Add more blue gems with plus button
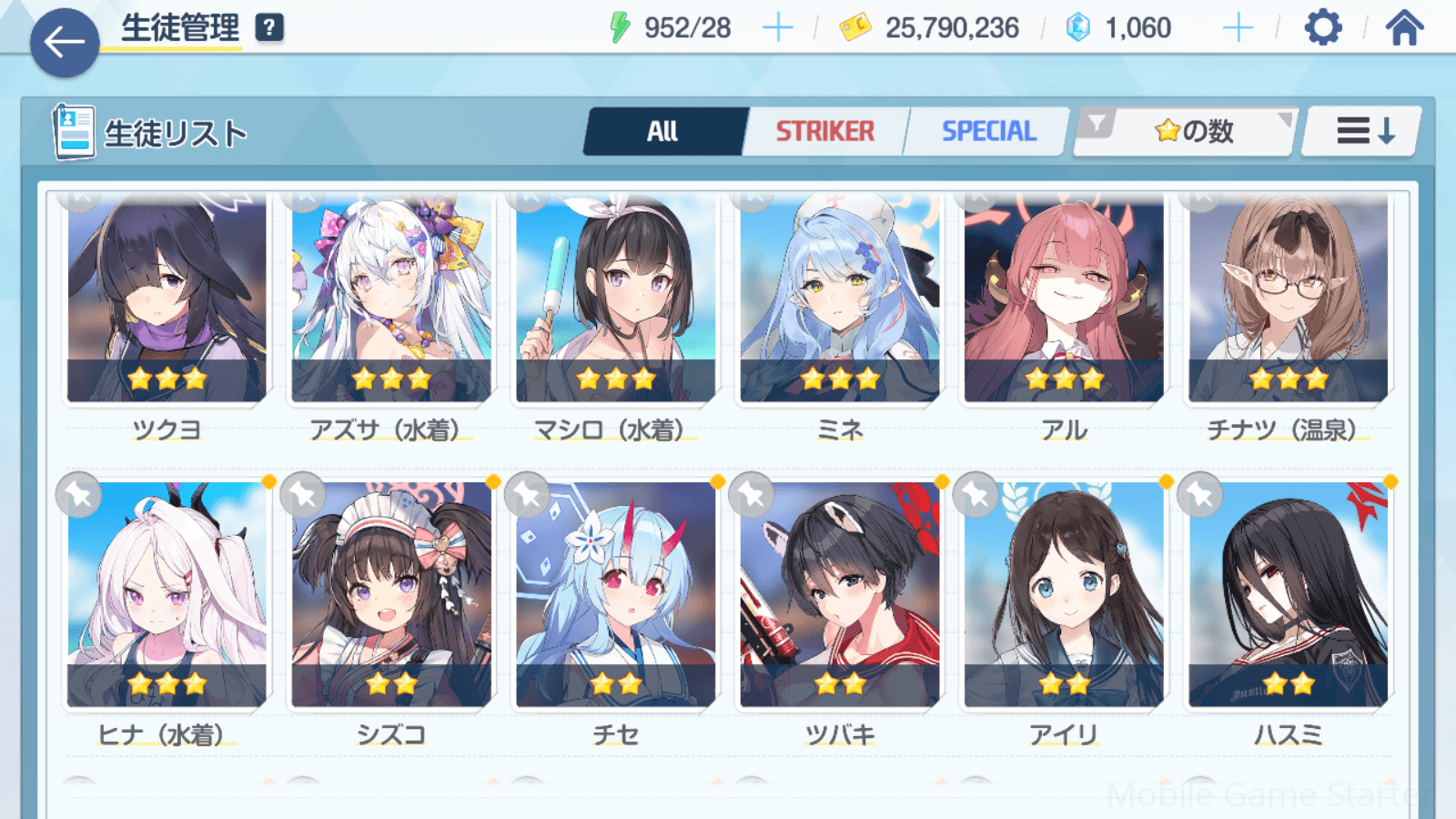 [x=1238, y=28]
